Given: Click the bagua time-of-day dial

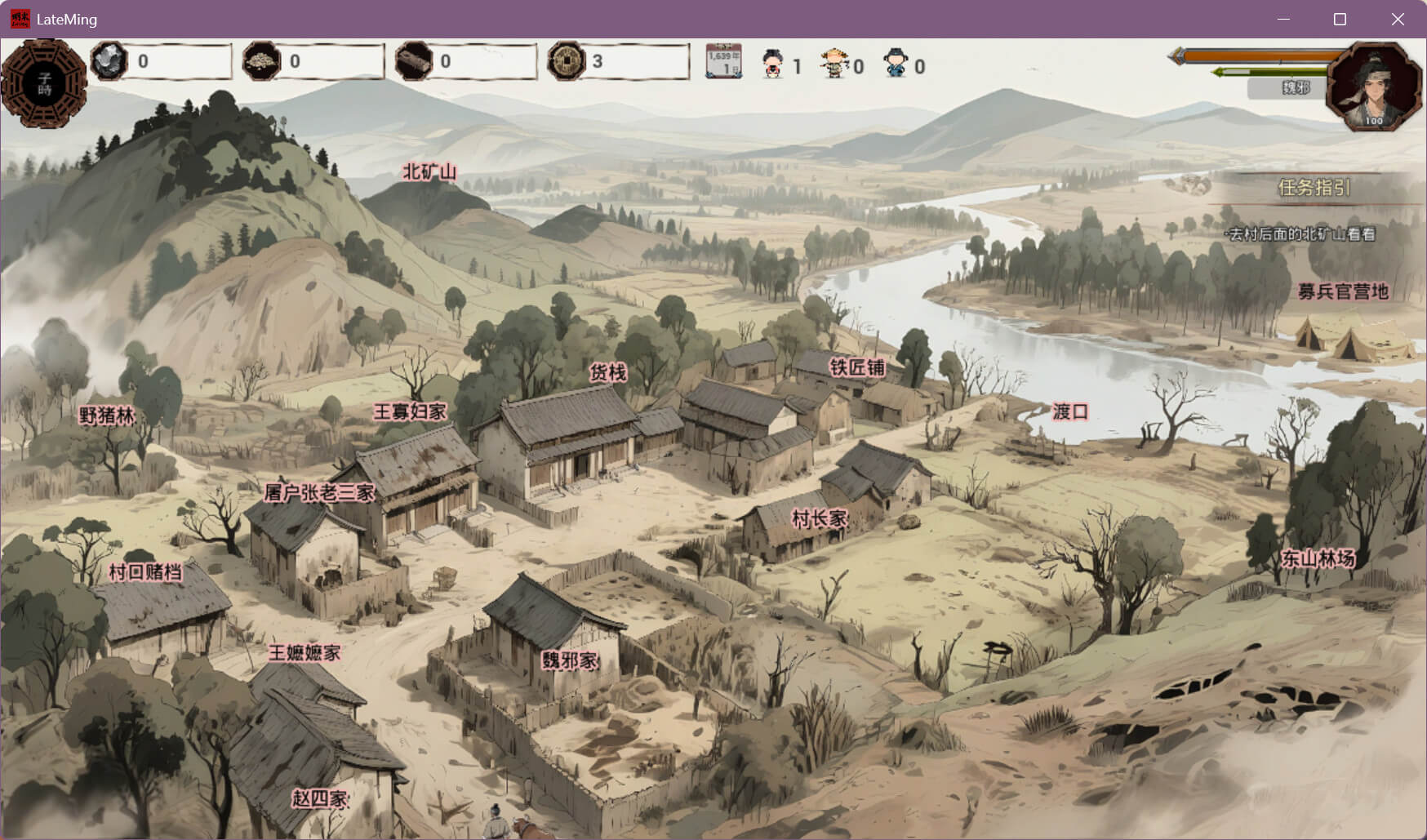Looking at the screenshot, I should [x=44, y=83].
